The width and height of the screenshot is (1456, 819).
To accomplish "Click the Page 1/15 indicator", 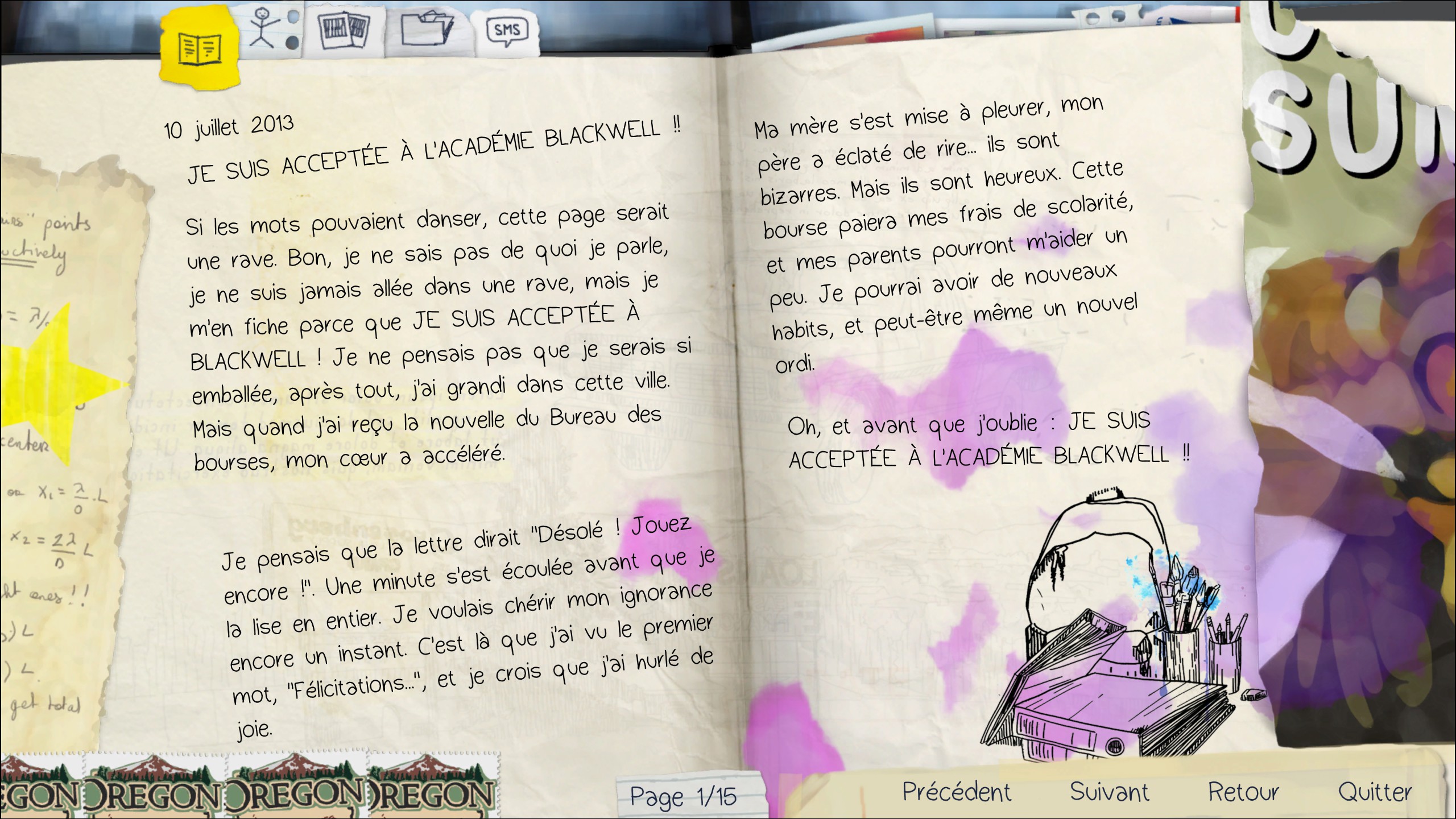I will tap(682, 796).
